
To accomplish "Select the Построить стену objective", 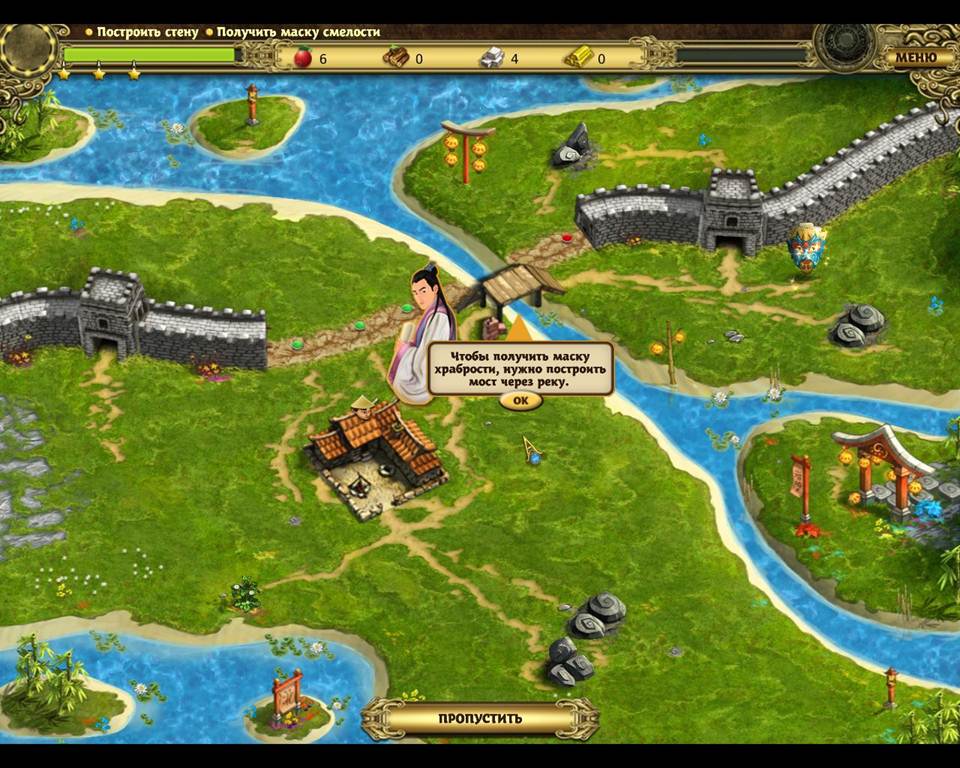I will (x=147, y=32).
